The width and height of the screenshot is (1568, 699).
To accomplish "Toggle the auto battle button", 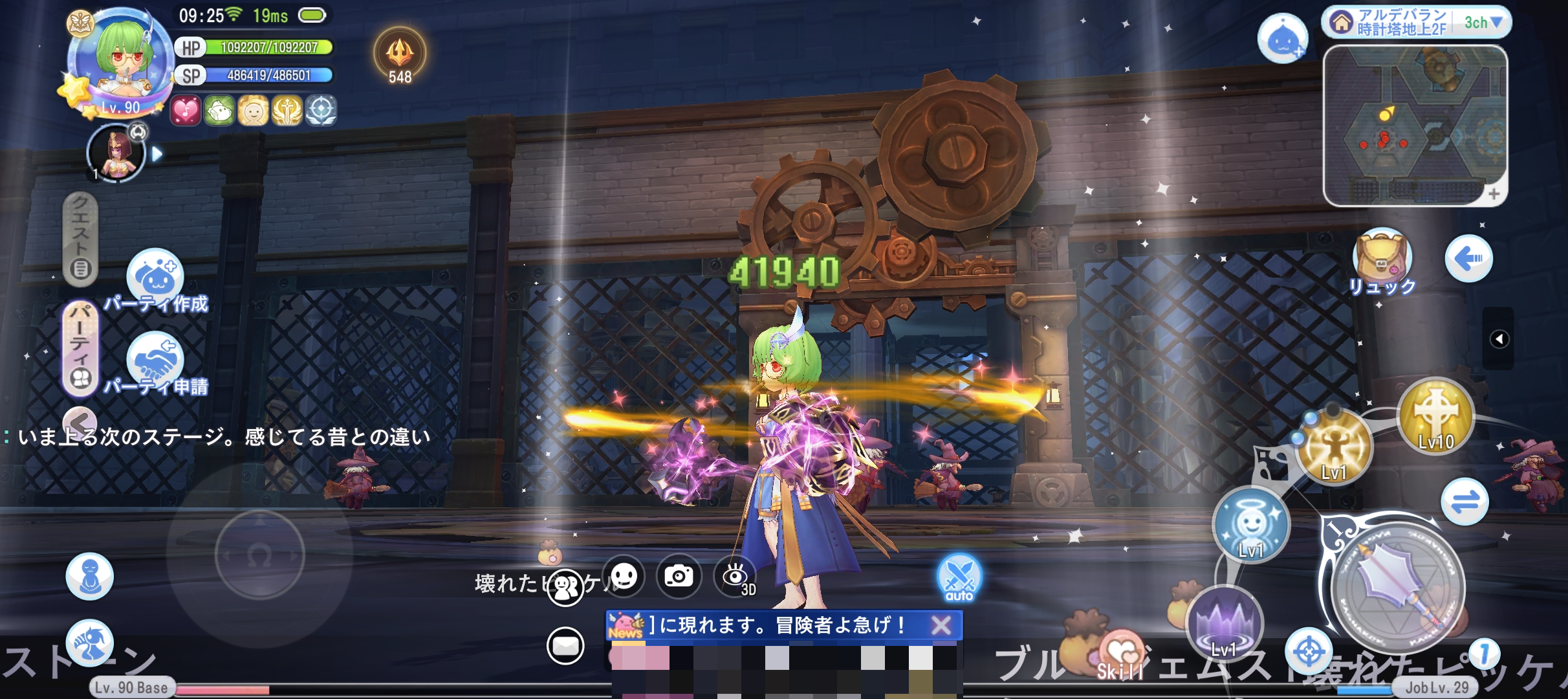I will 959,577.
